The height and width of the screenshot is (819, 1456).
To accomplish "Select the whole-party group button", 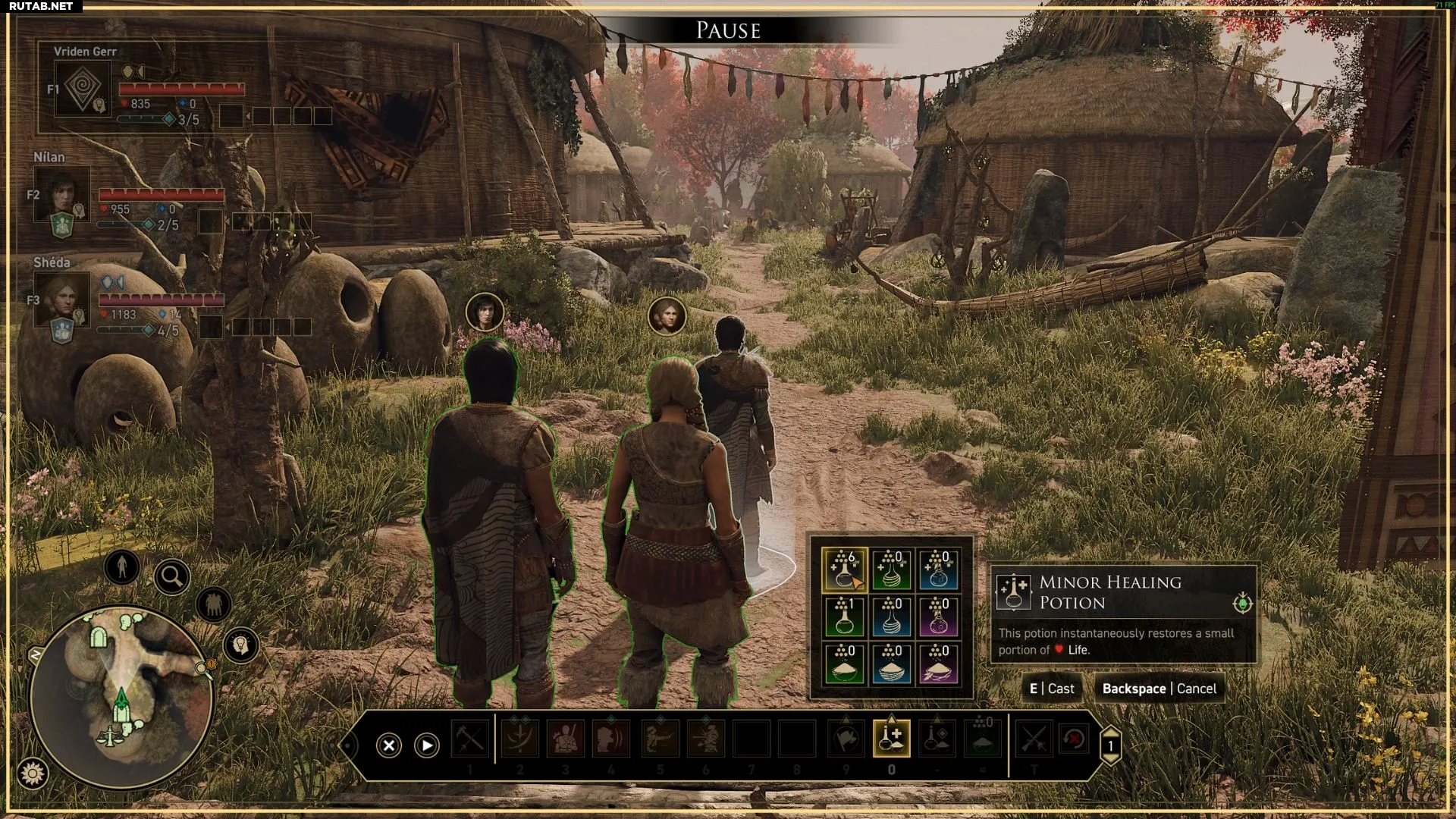I will (213, 604).
